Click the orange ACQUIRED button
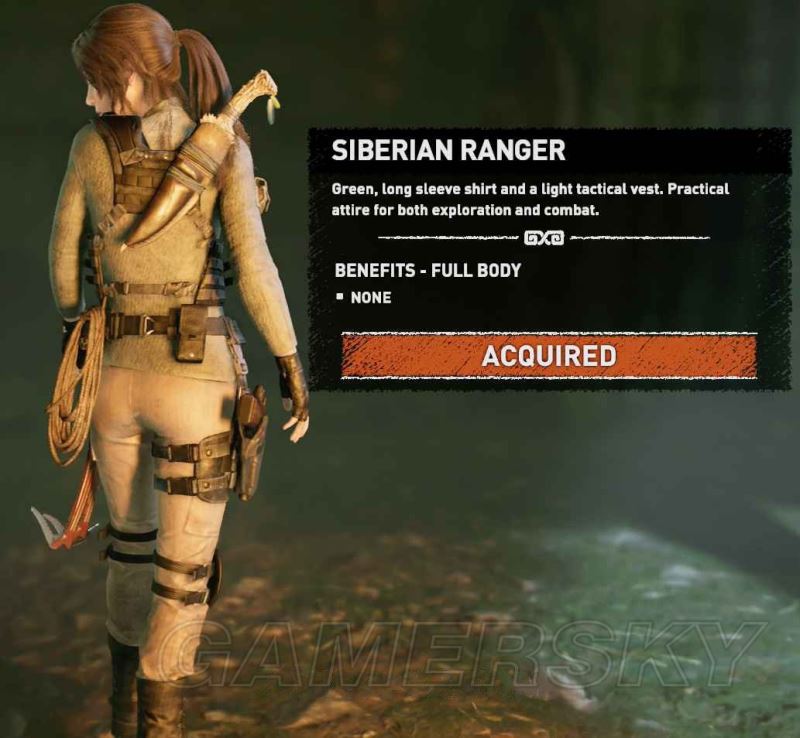This screenshot has height=738, width=800. tap(548, 356)
